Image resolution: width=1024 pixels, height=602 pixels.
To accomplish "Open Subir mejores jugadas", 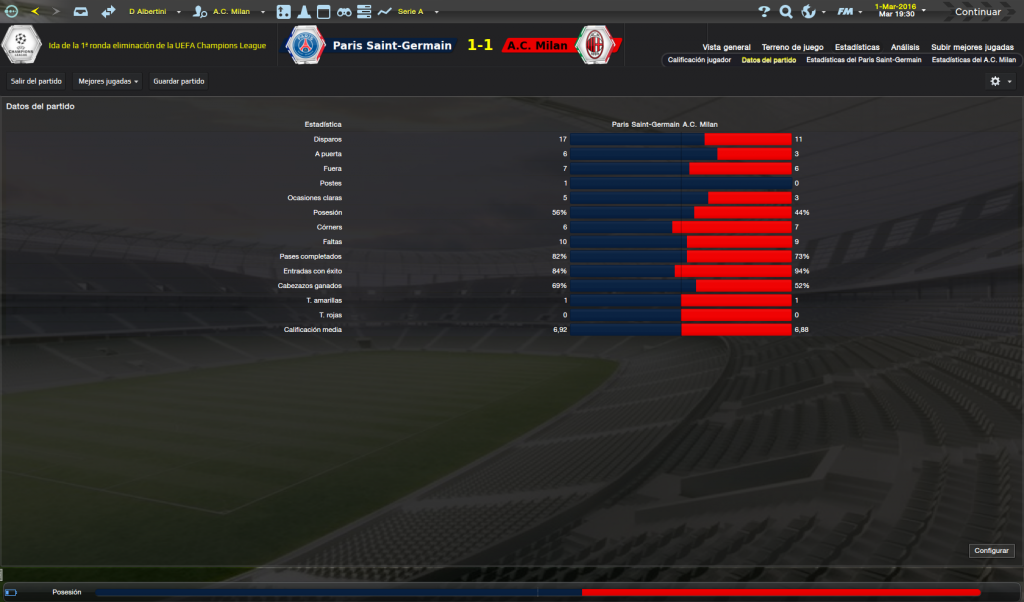I will [x=972, y=47].
